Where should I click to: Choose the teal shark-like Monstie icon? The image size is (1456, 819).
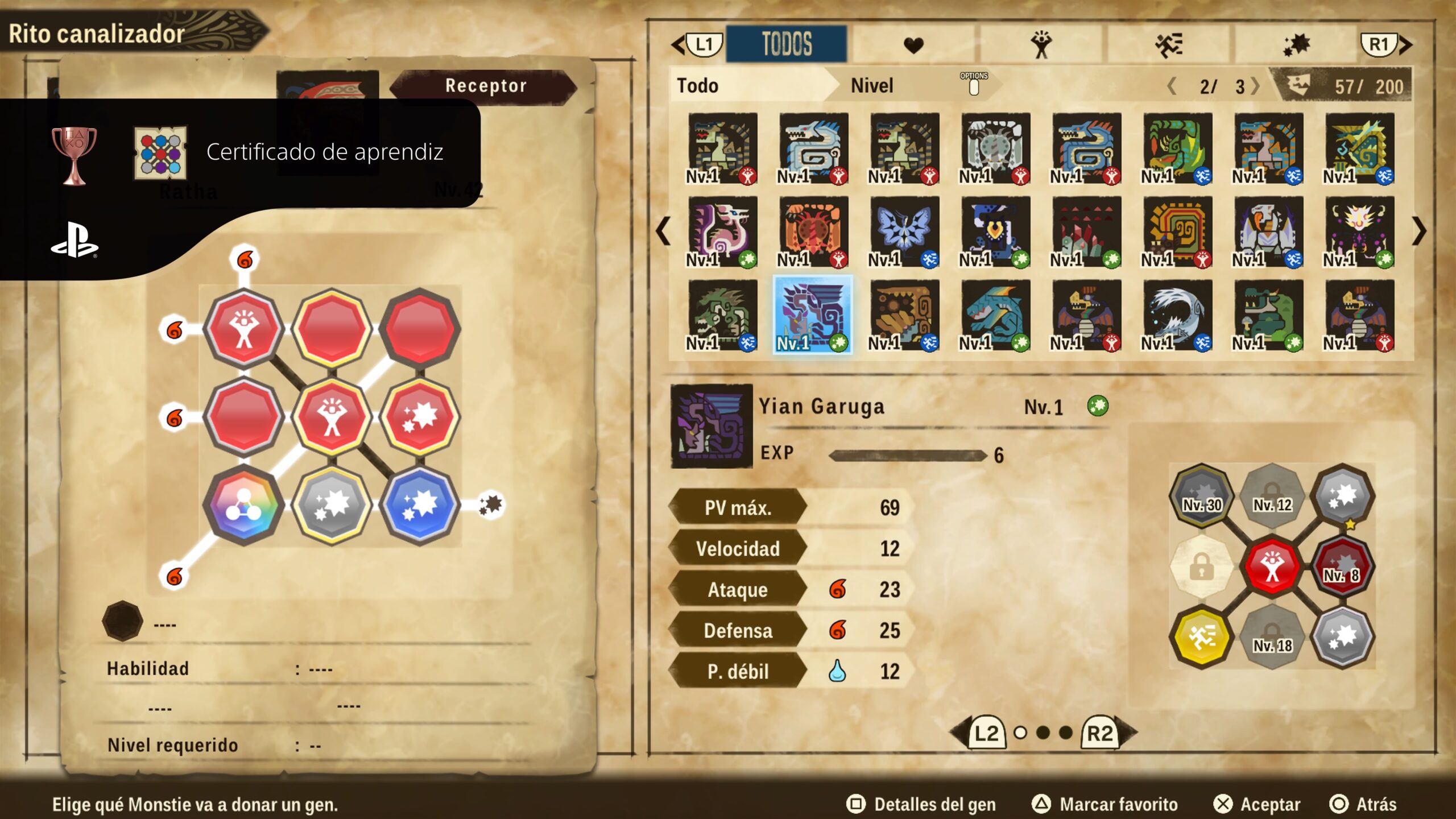pyautogui.click(x=995, y=315)
